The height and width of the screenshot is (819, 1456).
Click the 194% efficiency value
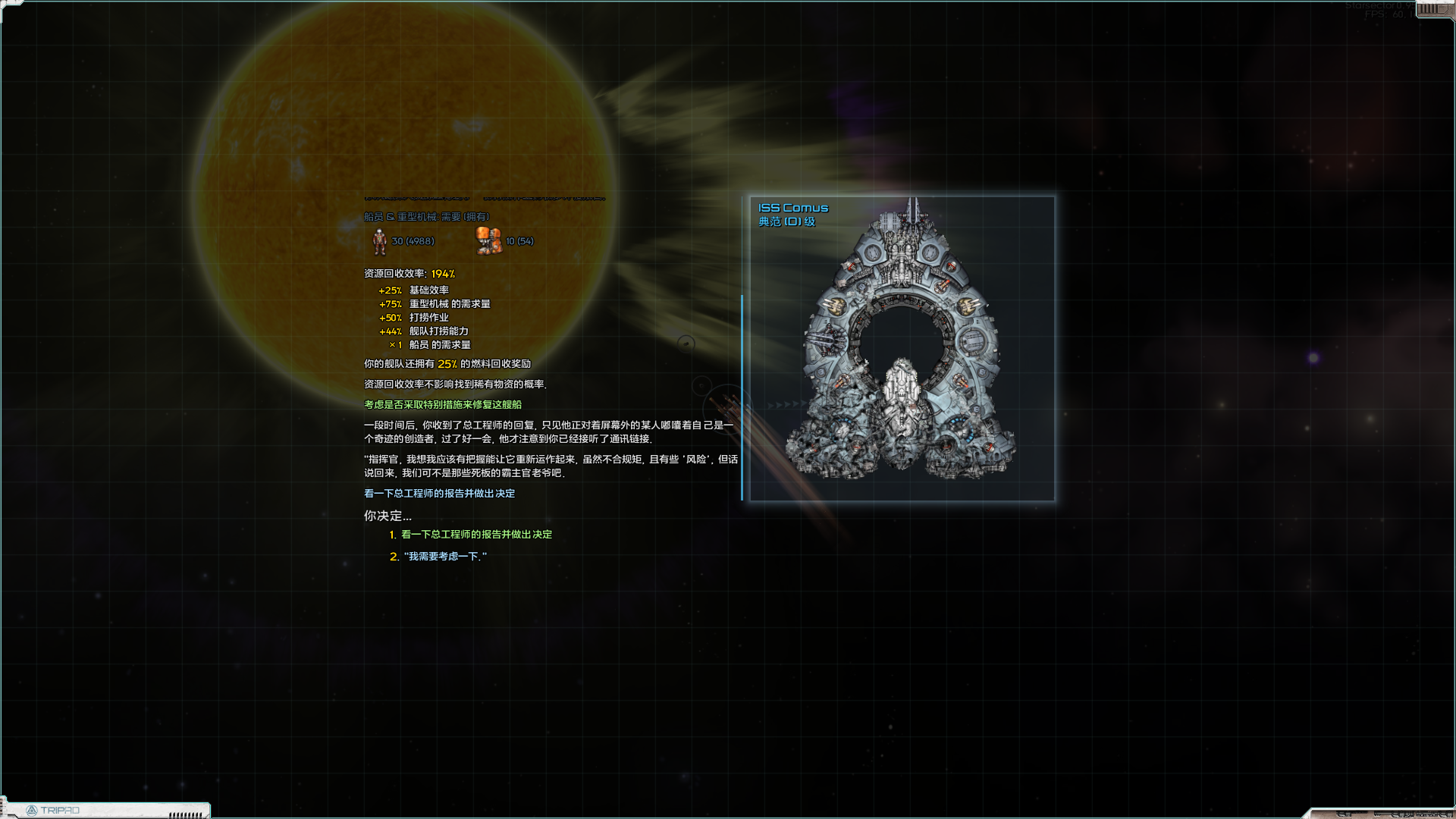441,274
